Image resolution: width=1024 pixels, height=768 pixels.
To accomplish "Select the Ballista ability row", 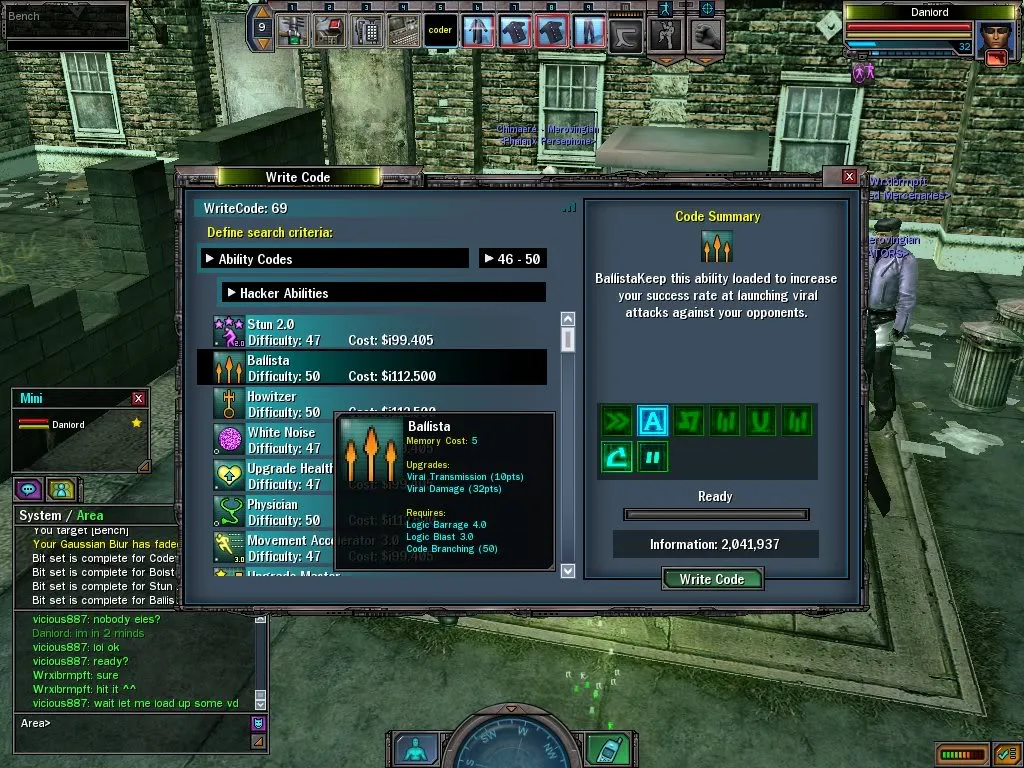I will [380, 368].
